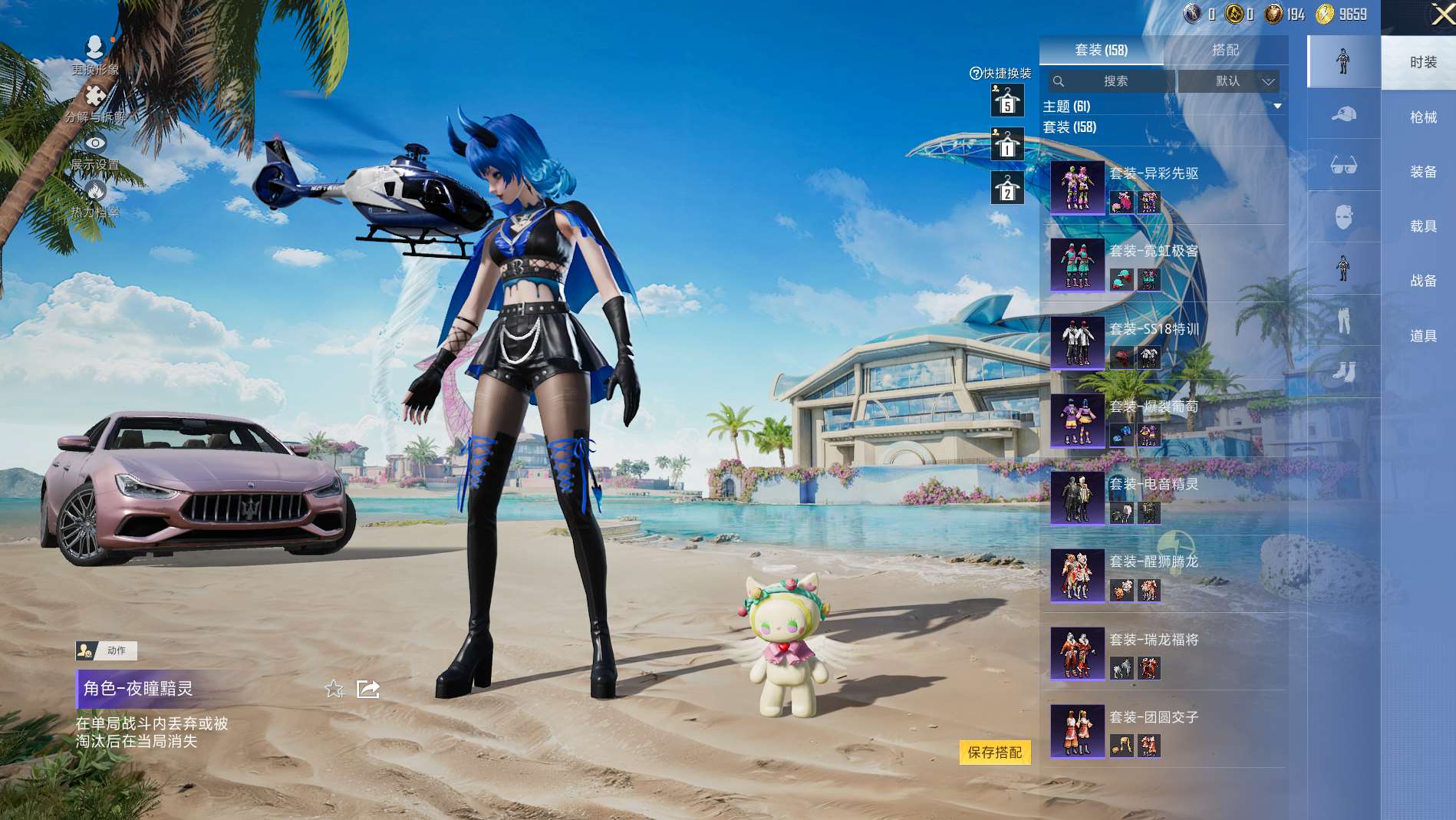The image size is (1456, 820).
Task: Switch to the 搭配 tab
Action: (1225, 50)
